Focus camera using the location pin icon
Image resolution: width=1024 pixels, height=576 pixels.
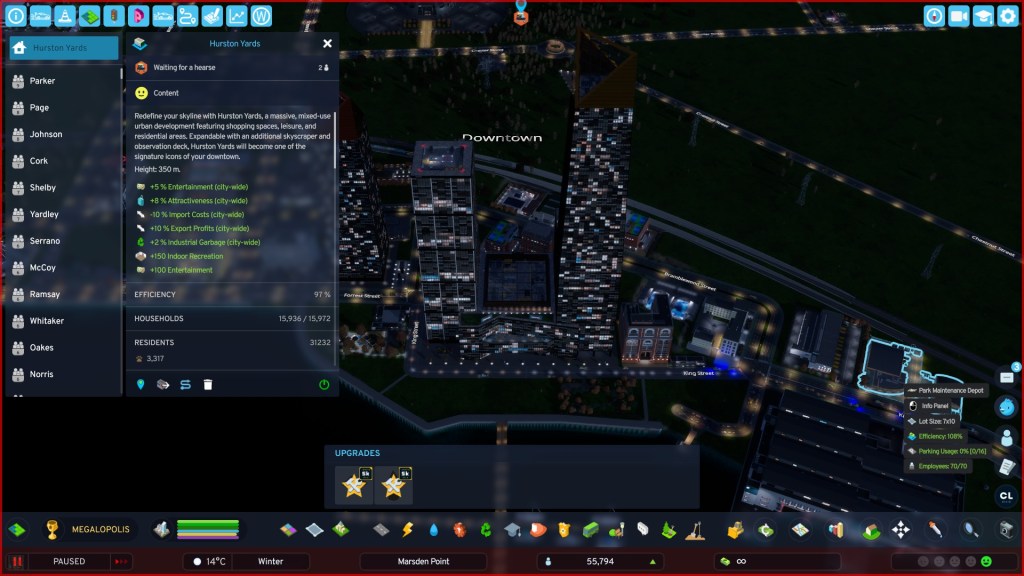click(x=140, y=384)
